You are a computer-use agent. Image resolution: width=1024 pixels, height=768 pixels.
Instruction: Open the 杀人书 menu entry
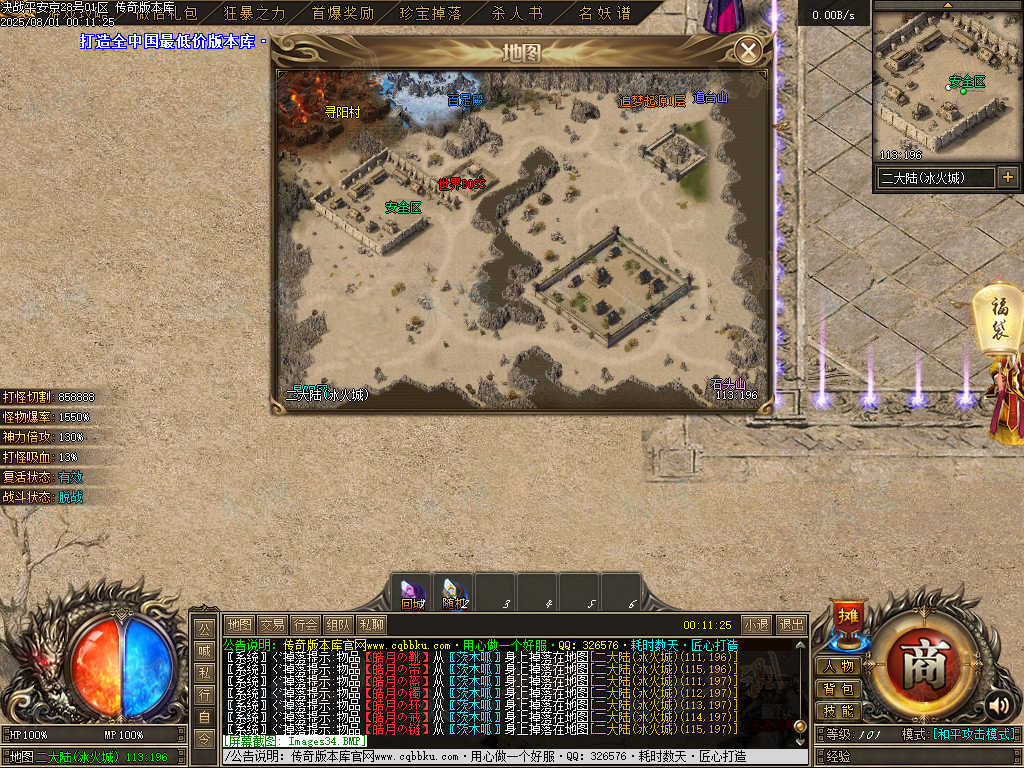(x=517, y=13)
